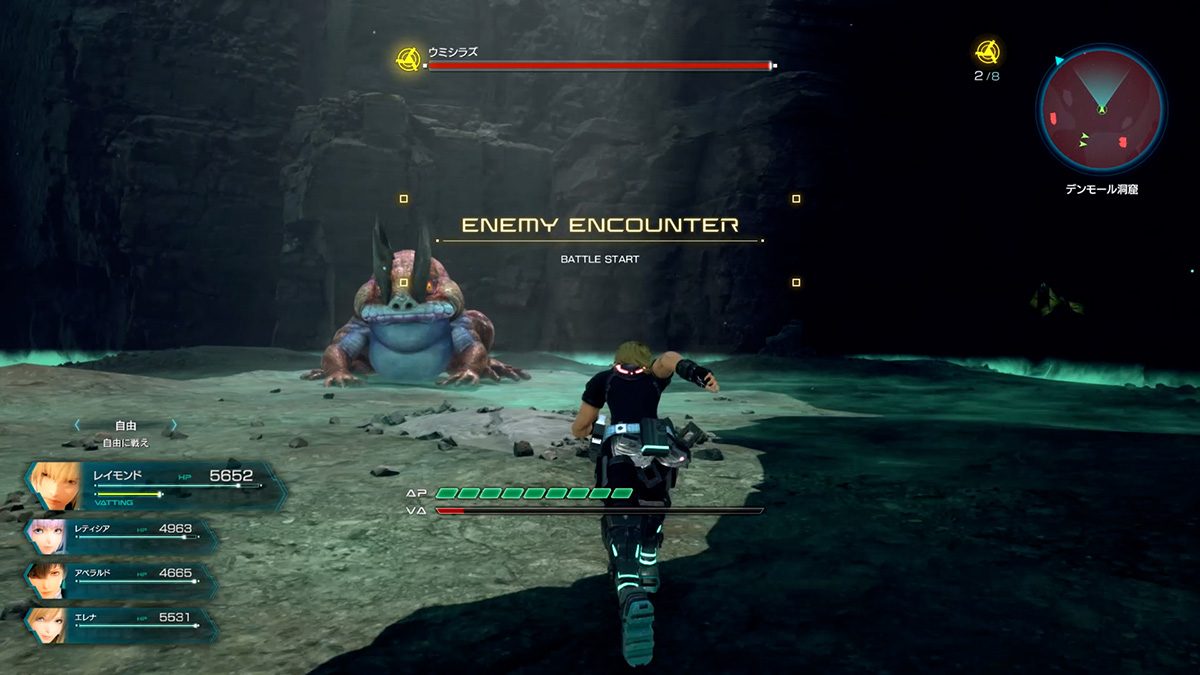Click the target icon beside ウミシラズ

407,58
